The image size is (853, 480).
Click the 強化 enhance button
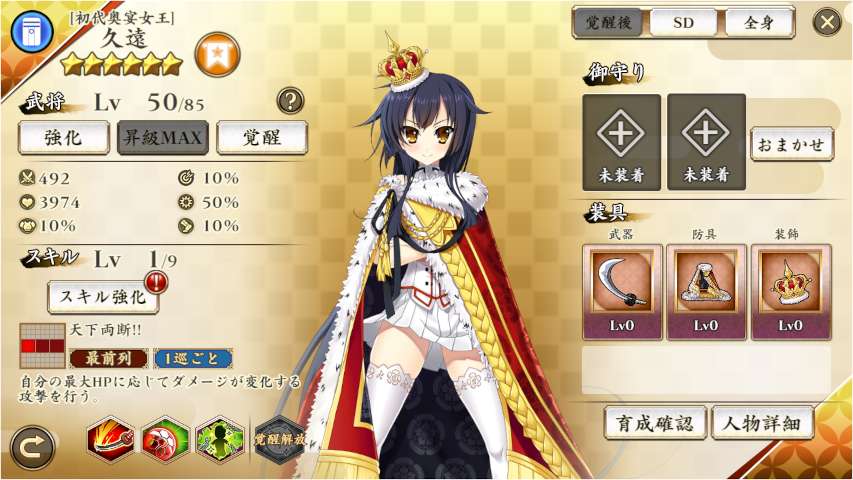(x=63, y=137)
